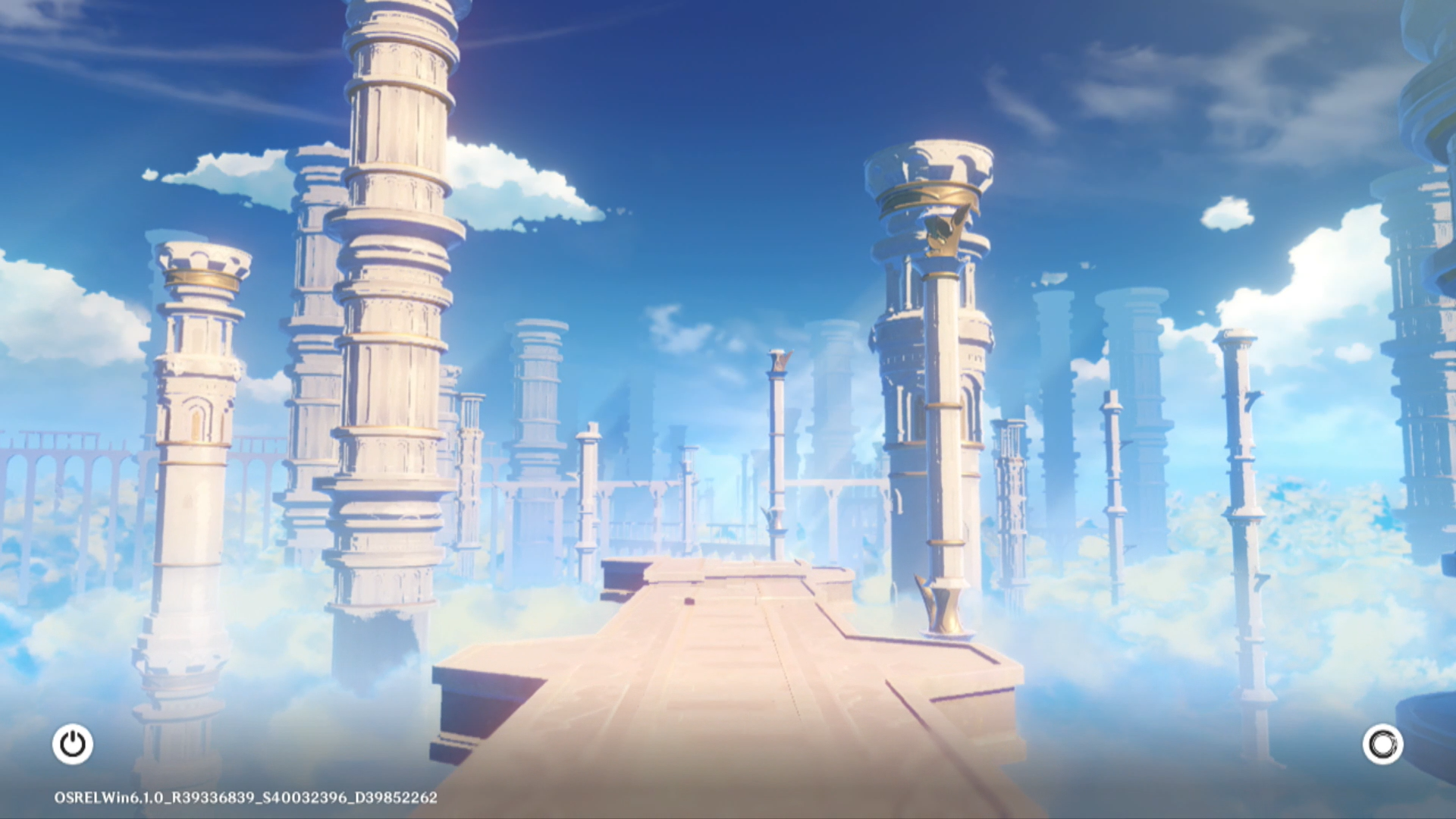Open the circular ring icon button

click(1382, 744)
